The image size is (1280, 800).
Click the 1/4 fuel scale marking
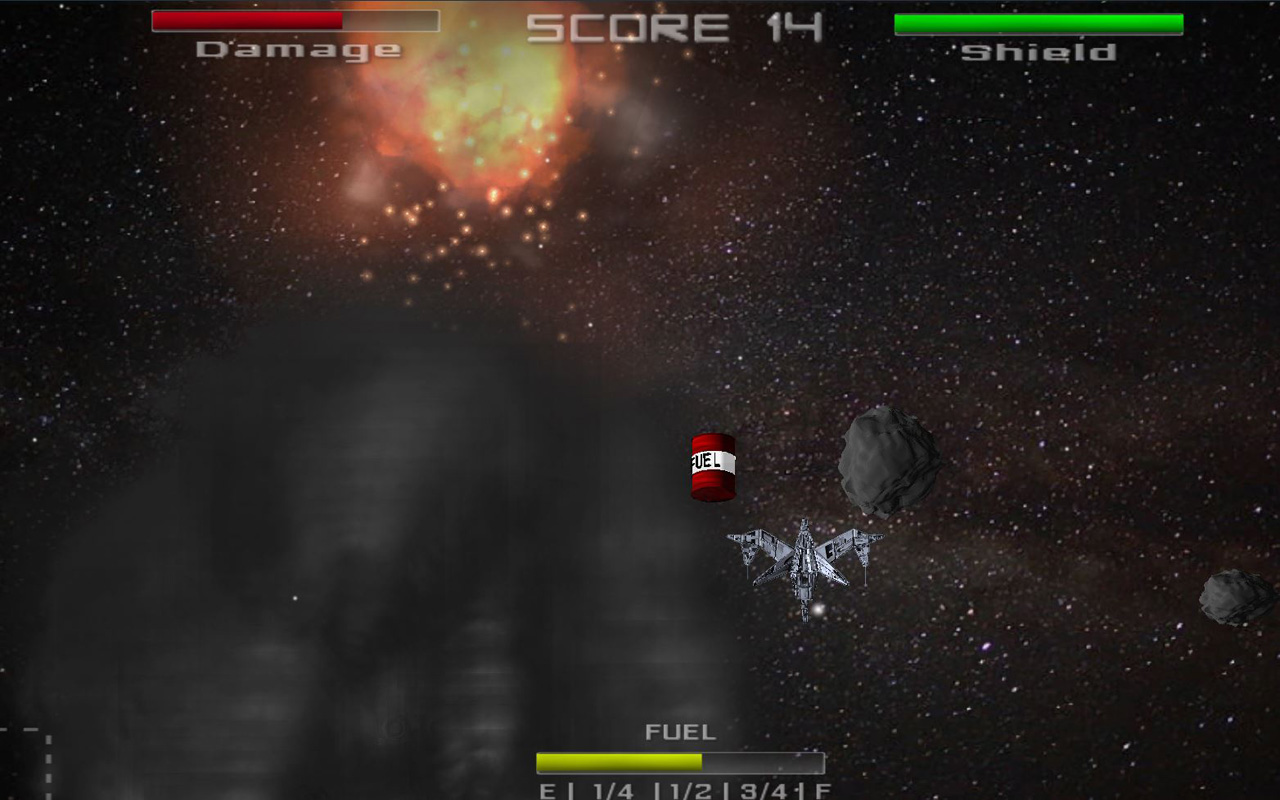coord(612,789)
